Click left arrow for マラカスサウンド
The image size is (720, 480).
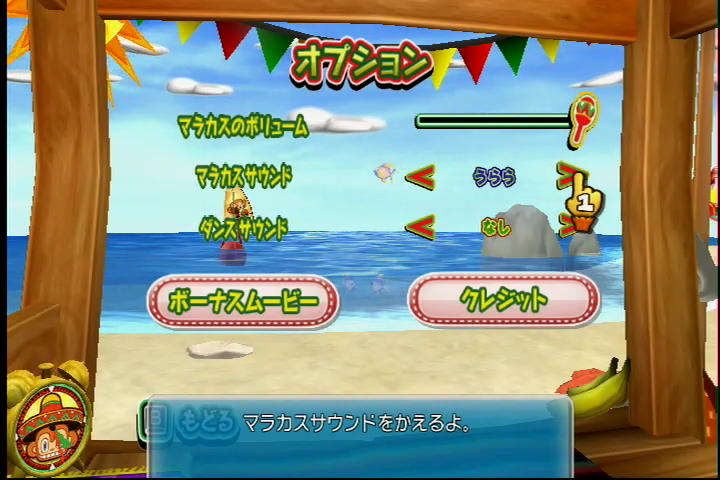pos(420,177)
